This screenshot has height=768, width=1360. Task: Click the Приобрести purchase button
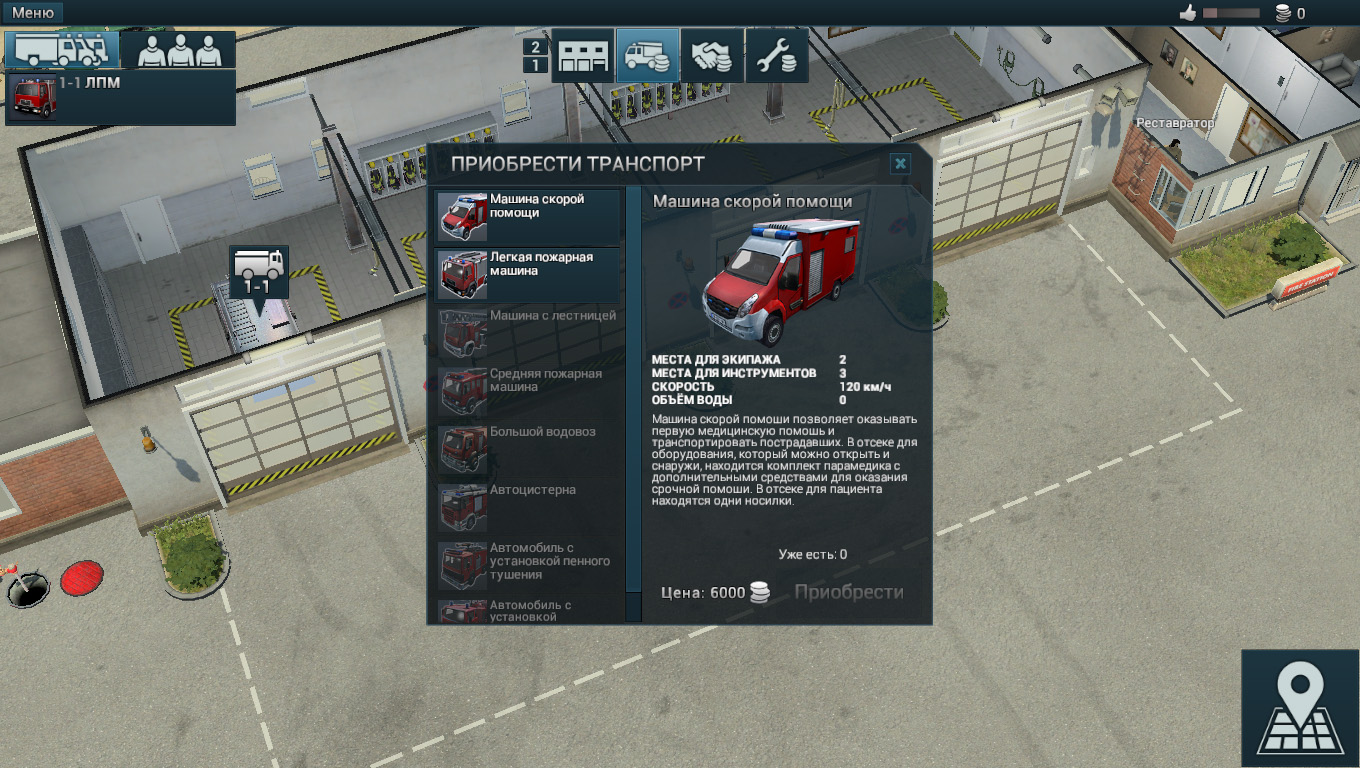coord(848,592)
